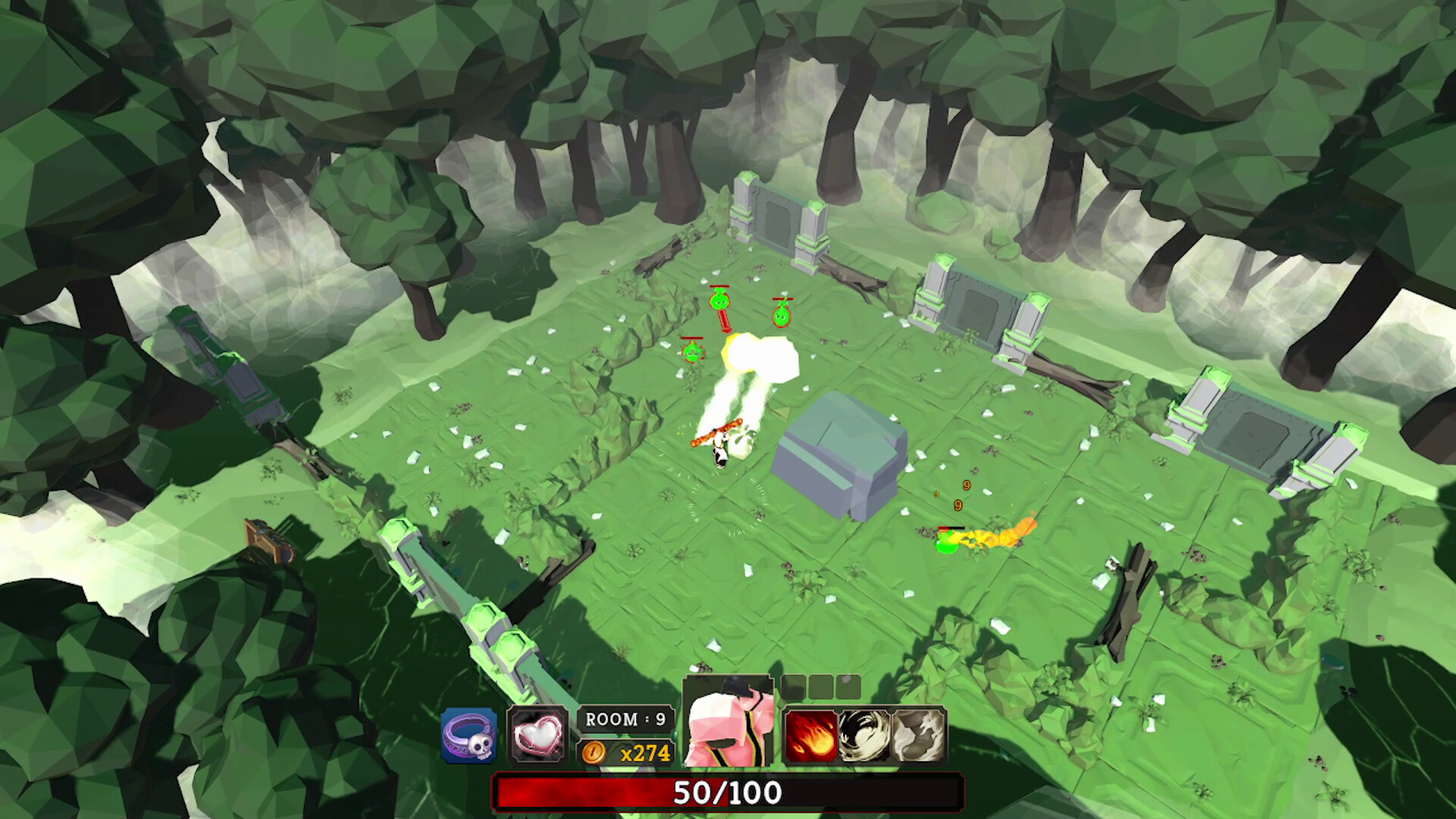This screenshot has height=819, width=1456.
Task: Click the ROOM : 9 label panel
Action: pyautogui.click(x=625, y=719)
